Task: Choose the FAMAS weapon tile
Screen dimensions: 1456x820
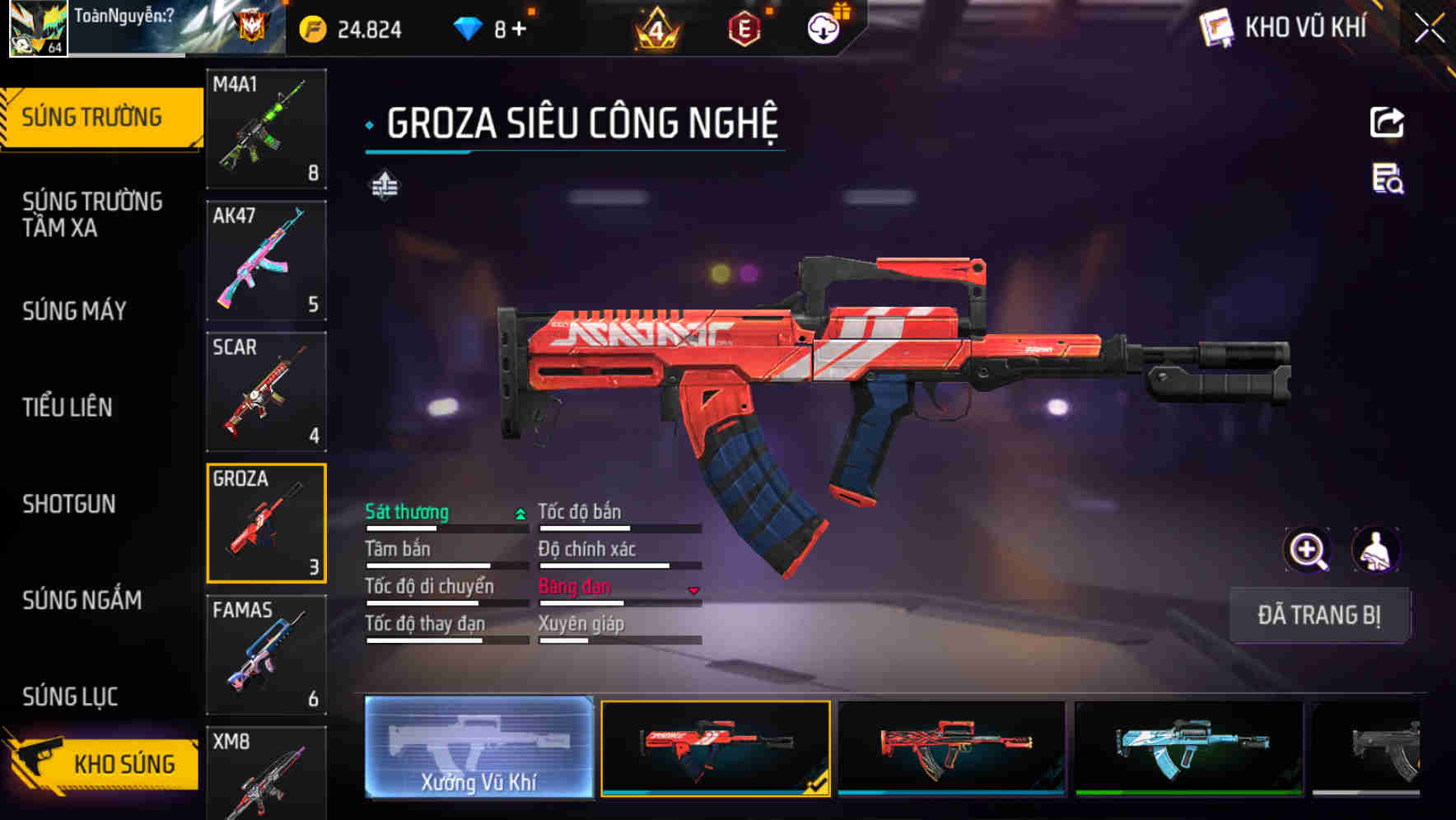Action: 266,655
